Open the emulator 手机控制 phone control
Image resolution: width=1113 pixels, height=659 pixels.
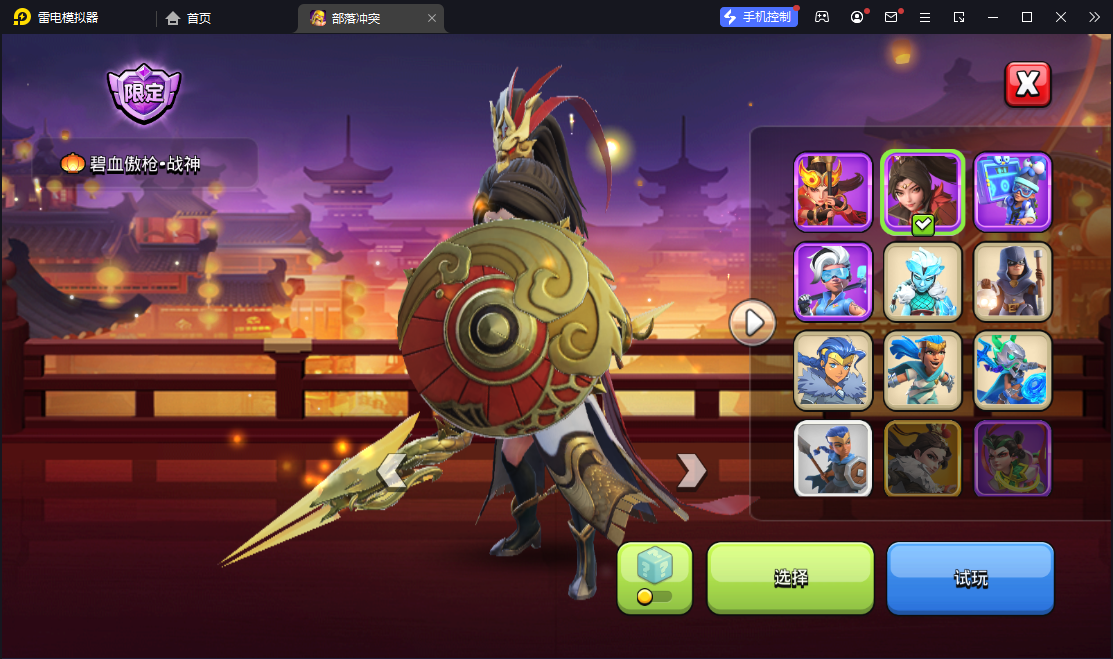[x=758, y=17]
